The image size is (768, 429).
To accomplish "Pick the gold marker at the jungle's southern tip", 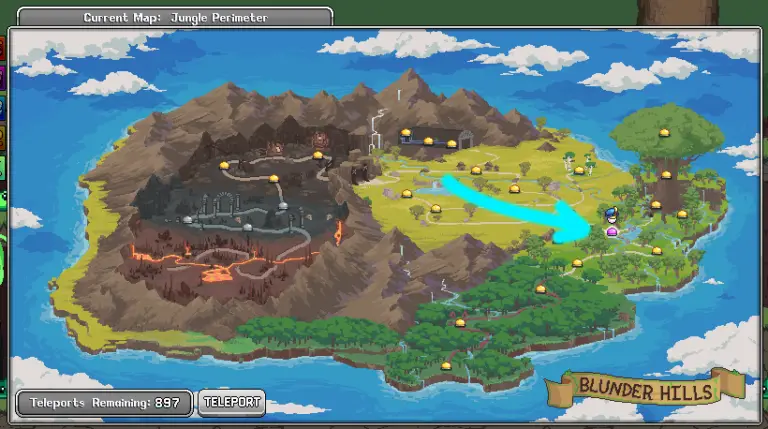I will 446,366.
